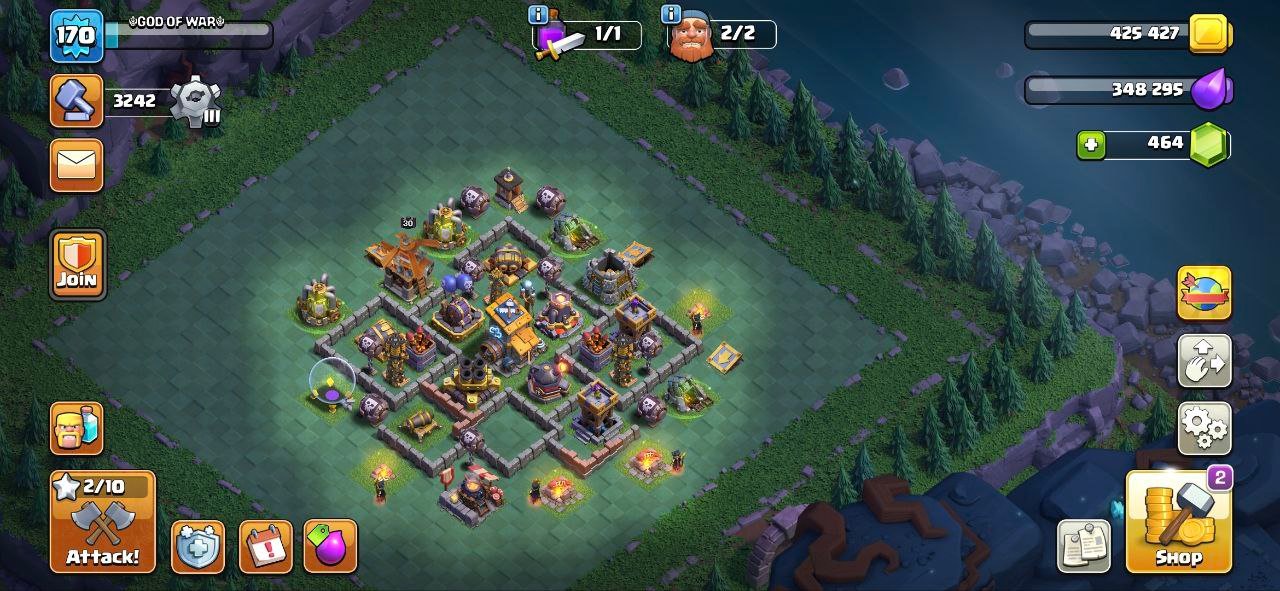Show builder info above the bearded face
The image size is (1280, 591).
(671, 15)
